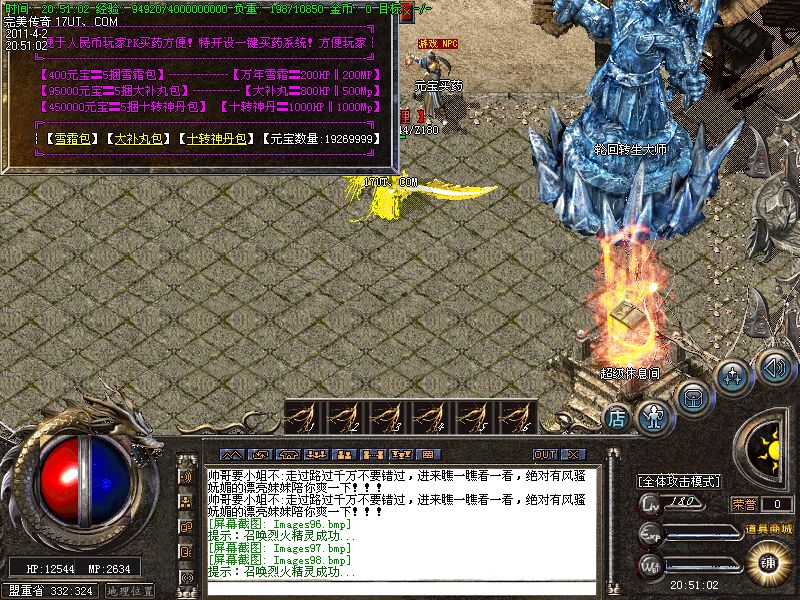This screenshot has height=600, width=800.
Task: Switch the 全体攻击模式 attack mode label
Action: (x=680, y=481)
